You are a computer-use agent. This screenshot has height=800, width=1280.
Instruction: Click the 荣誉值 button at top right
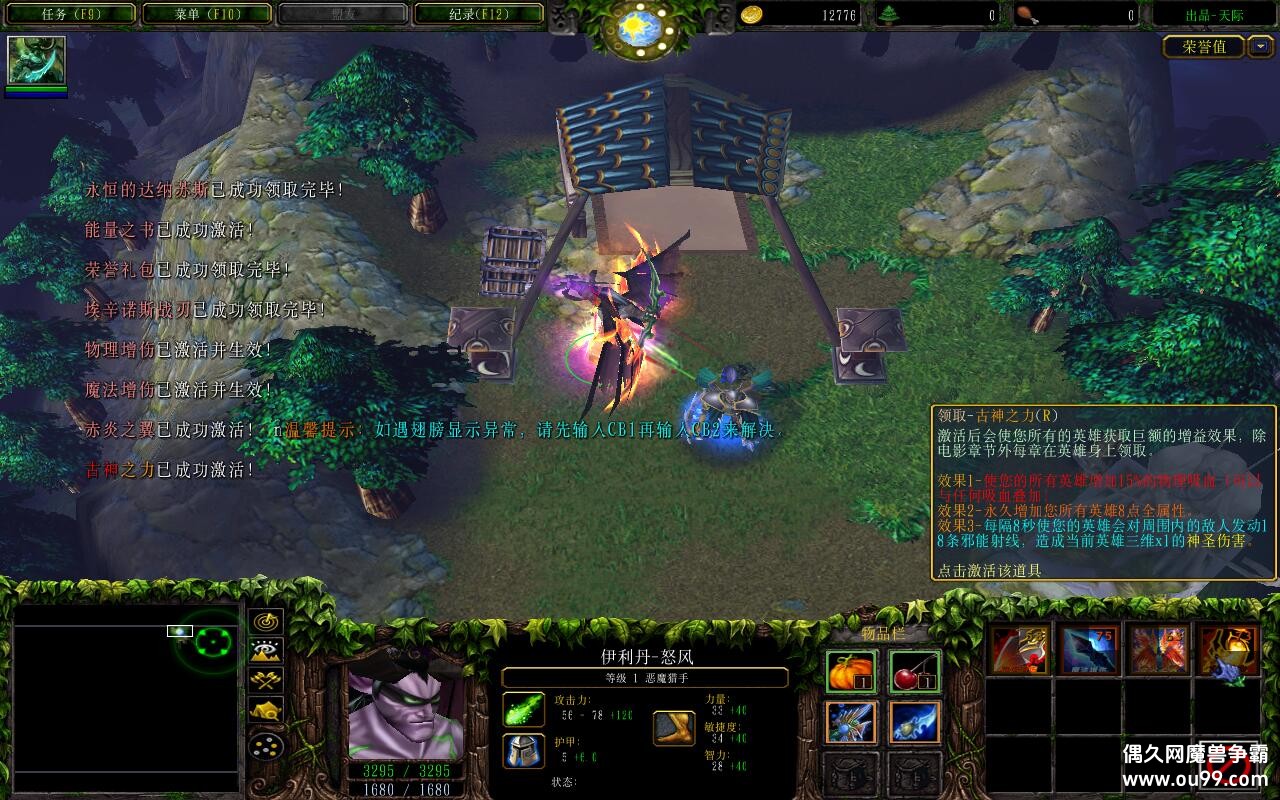(x=1204, y=47)
